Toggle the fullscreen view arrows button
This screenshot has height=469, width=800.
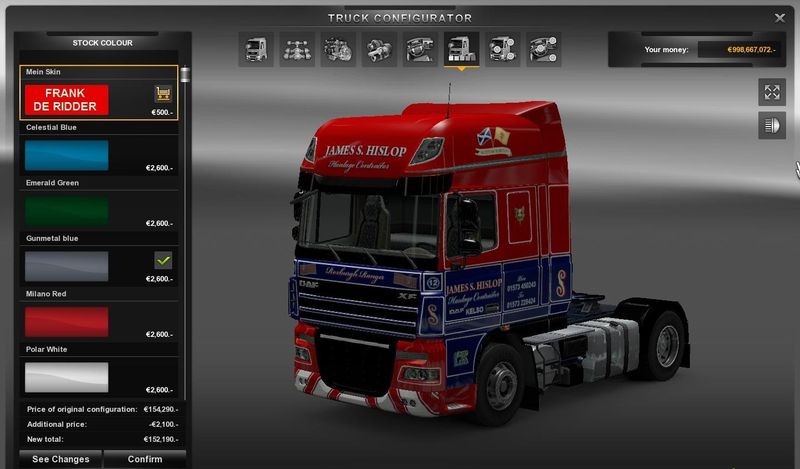771,93
